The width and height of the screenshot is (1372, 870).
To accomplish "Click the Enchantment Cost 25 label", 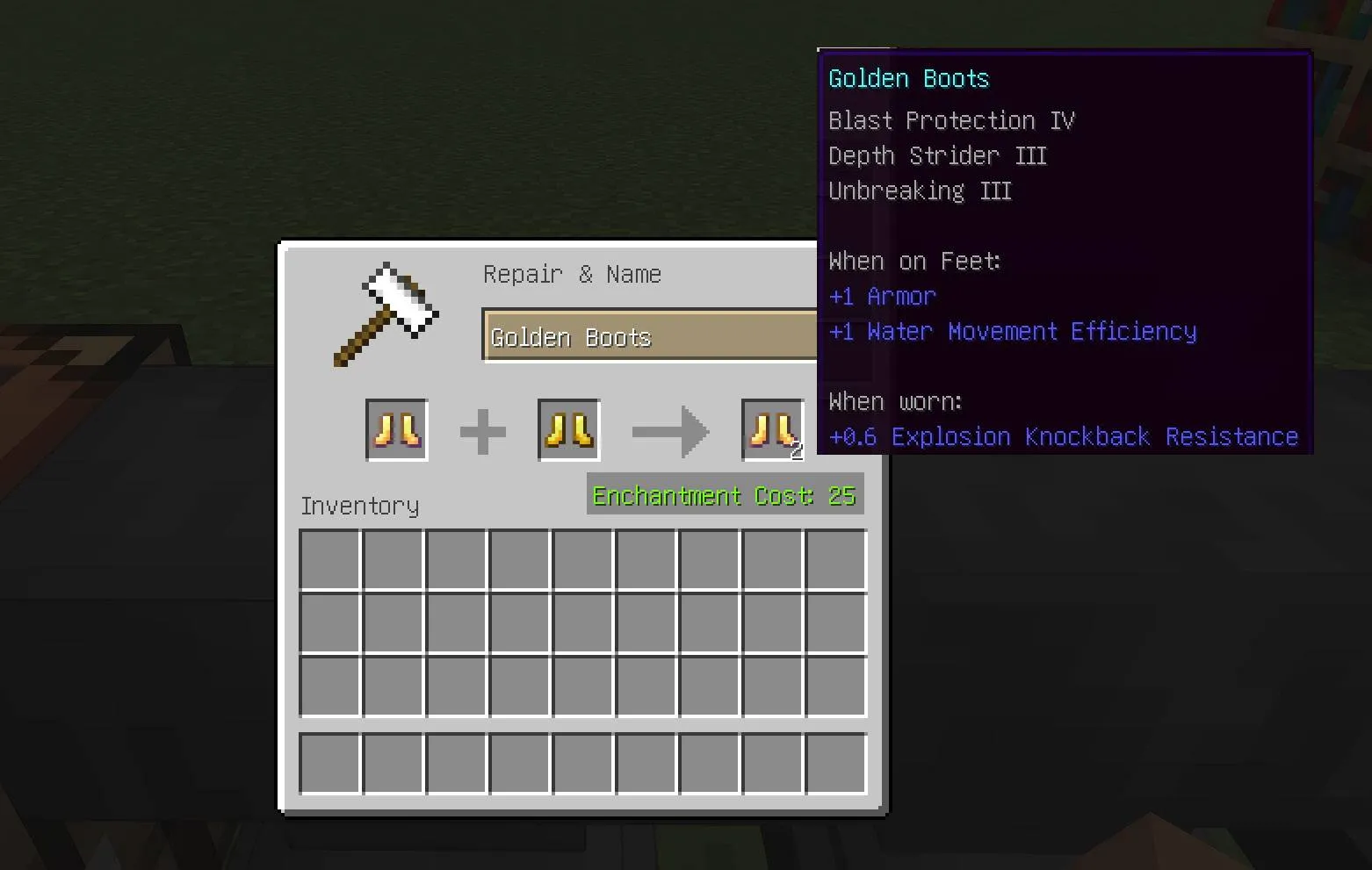I will coord(723,495).
